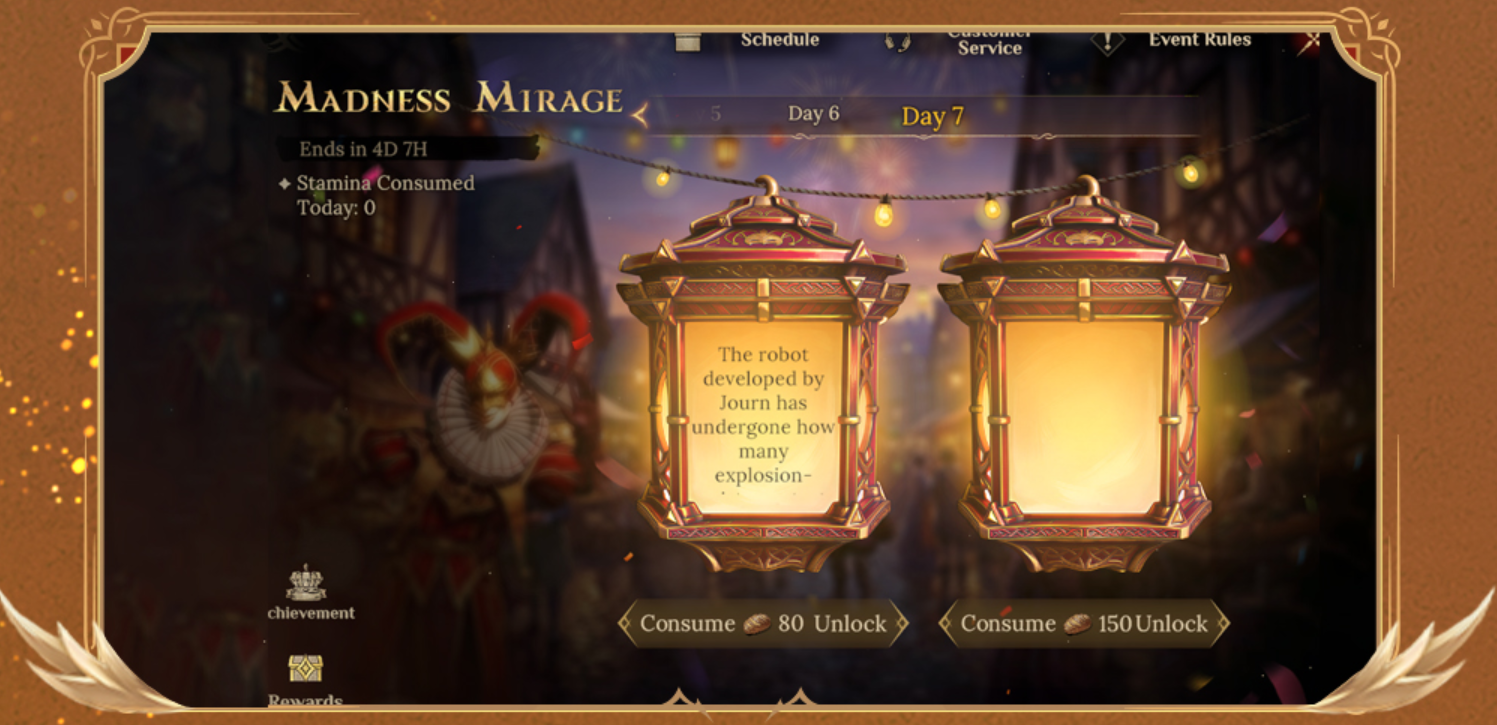Unlock the lantern for 80 stamina
Image resolution: width=1497 pixels, height=725 pixels.
pos(763,624)
